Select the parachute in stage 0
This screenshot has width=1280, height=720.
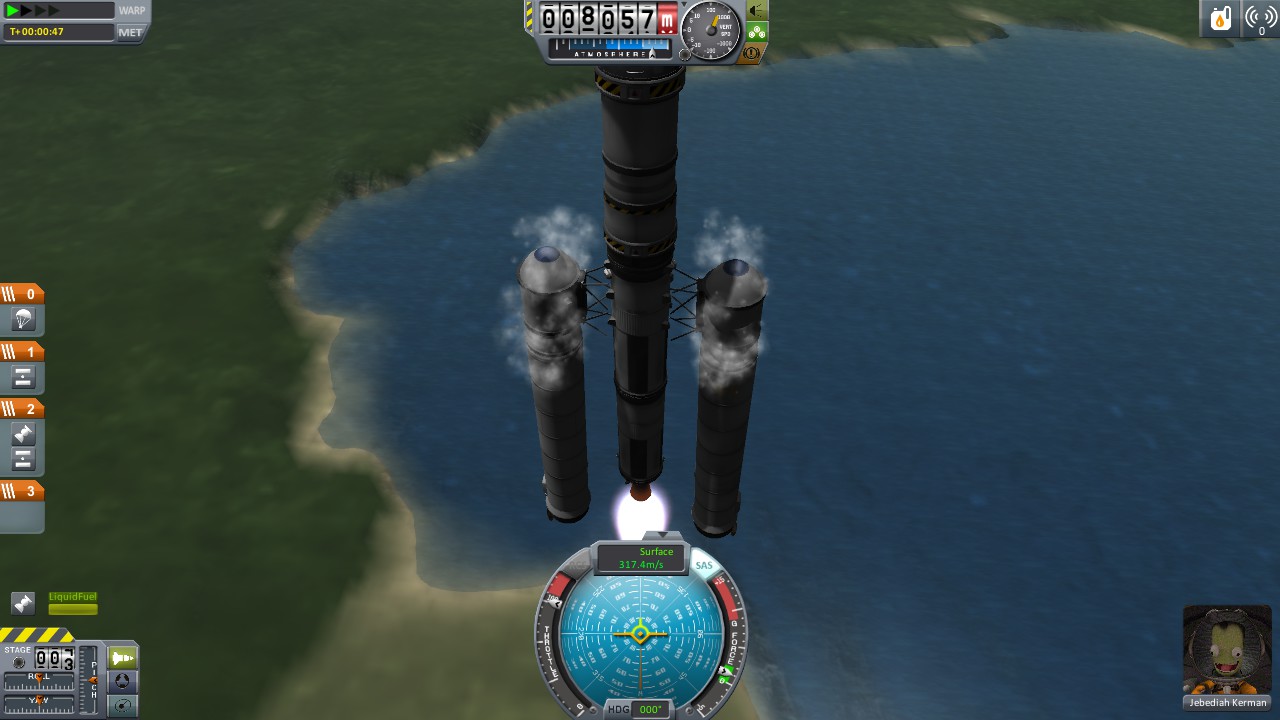[23, 321]
